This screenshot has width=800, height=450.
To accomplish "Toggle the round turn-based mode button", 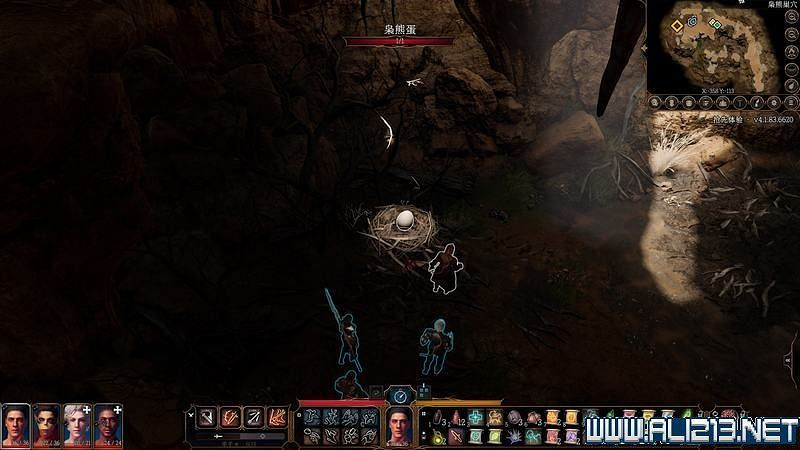I will click(x=399, y=396).
